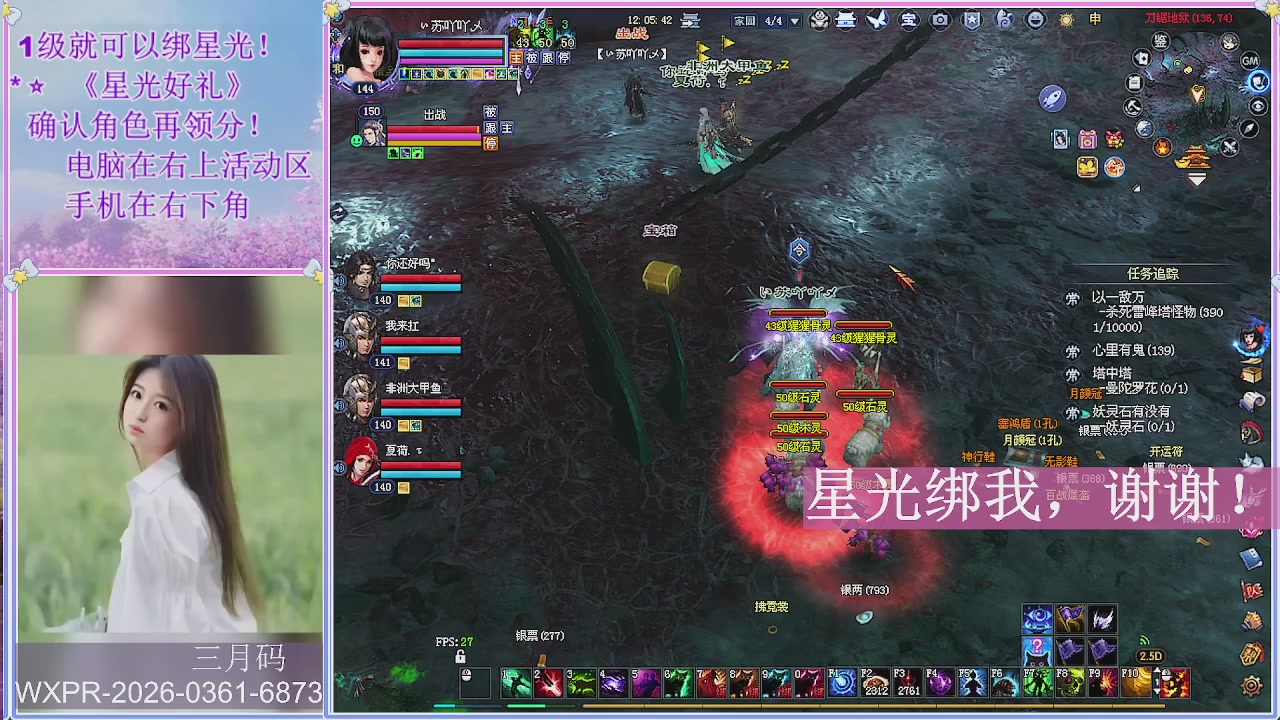Click the panda icon on the top toolbar
Image resolution: width=1280 pixels, height=720 pixels.
click(x=818, y=20)
